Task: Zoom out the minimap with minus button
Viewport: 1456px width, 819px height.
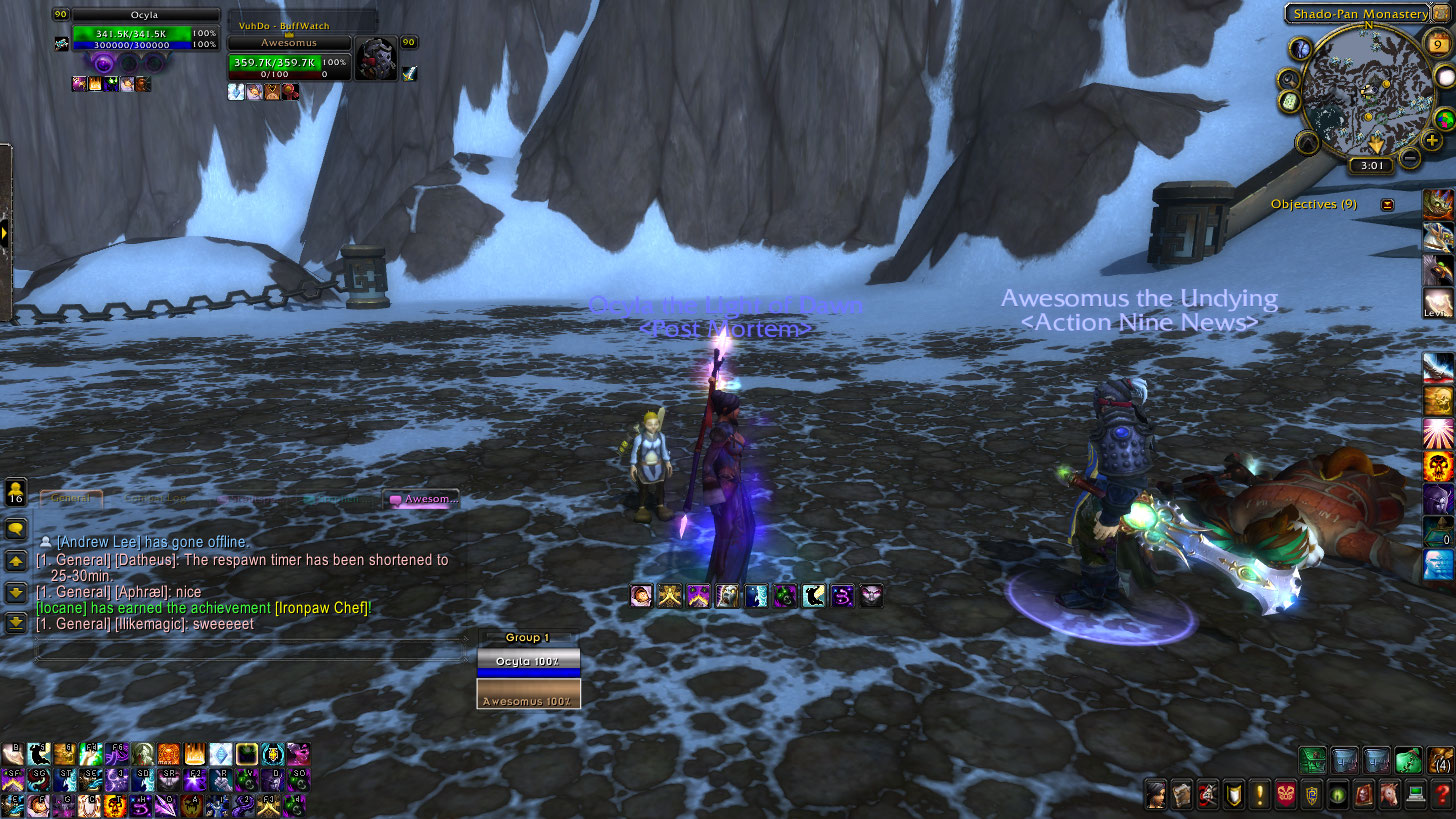Action: click(1409, 157)
